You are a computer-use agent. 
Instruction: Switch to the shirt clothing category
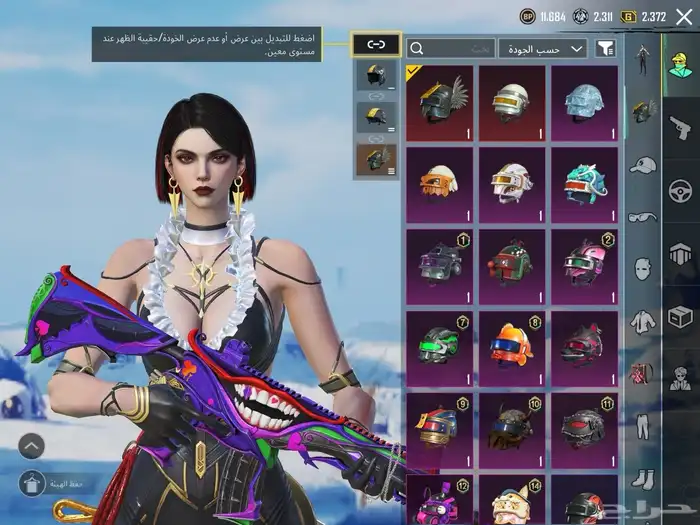click(x=643, y=322)
